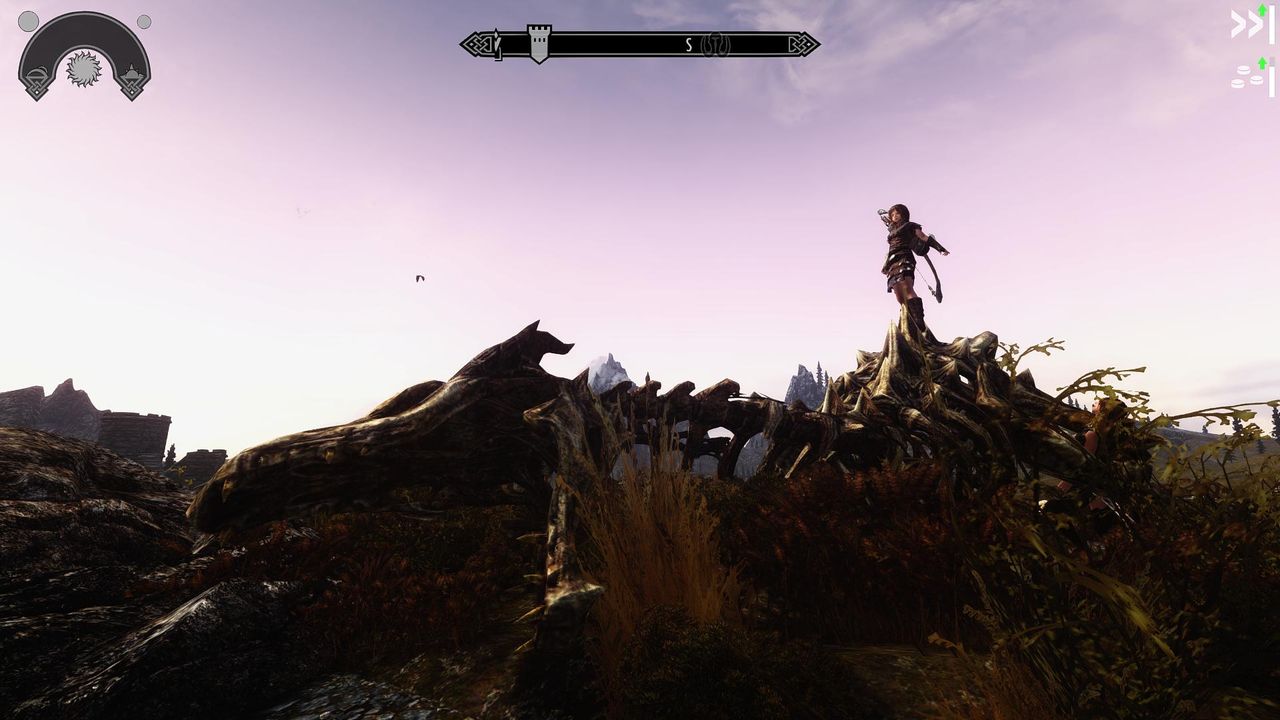Viewport: 1280px width, 720px height.
Task: Click the small moon circle right of the clock
Action: pos(143,22)
